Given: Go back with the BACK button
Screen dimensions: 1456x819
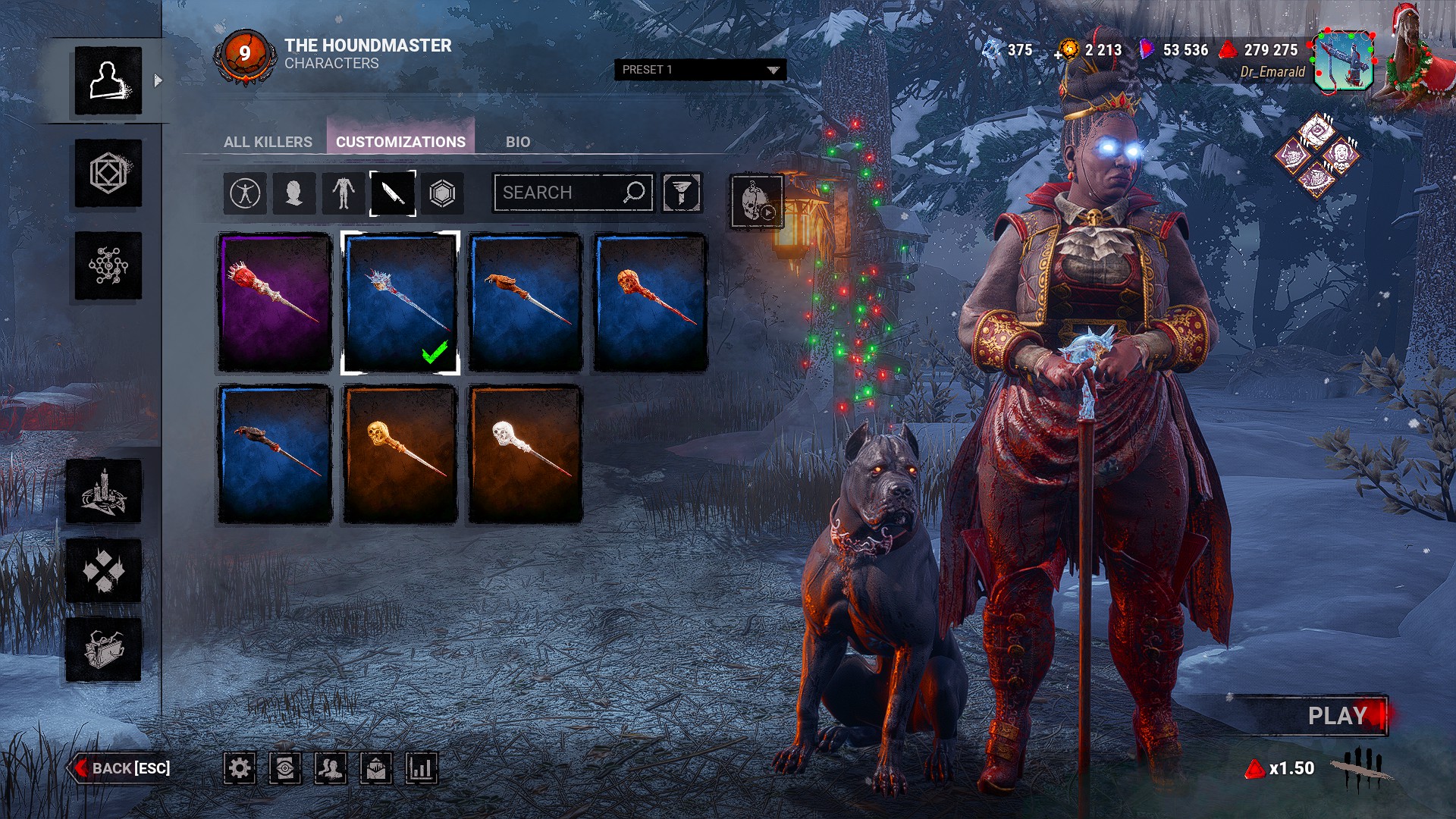Looking at the screenshot, I should click(x=121, y=768).
